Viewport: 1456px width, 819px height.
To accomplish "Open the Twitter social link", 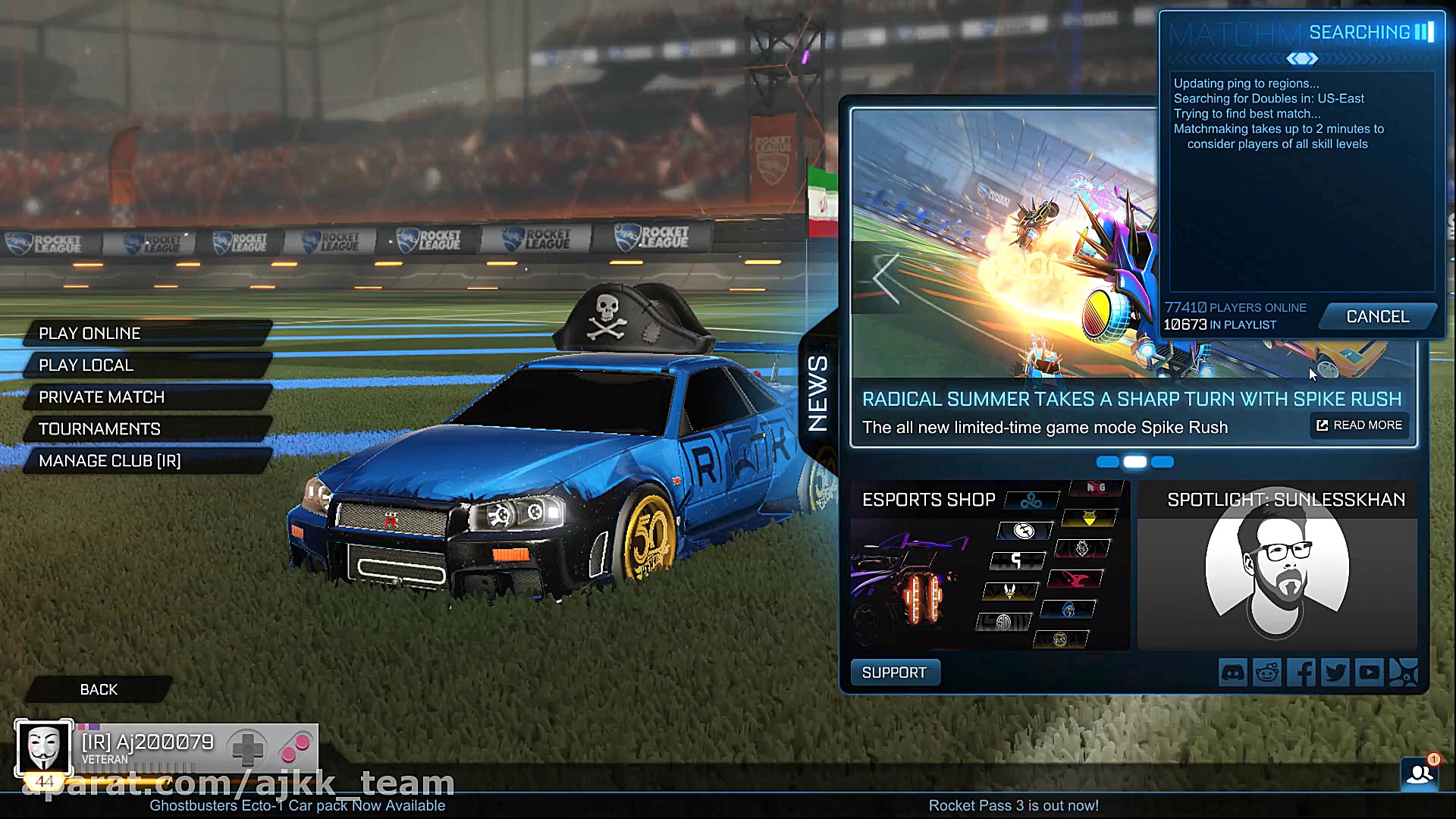I will 1336,672.
